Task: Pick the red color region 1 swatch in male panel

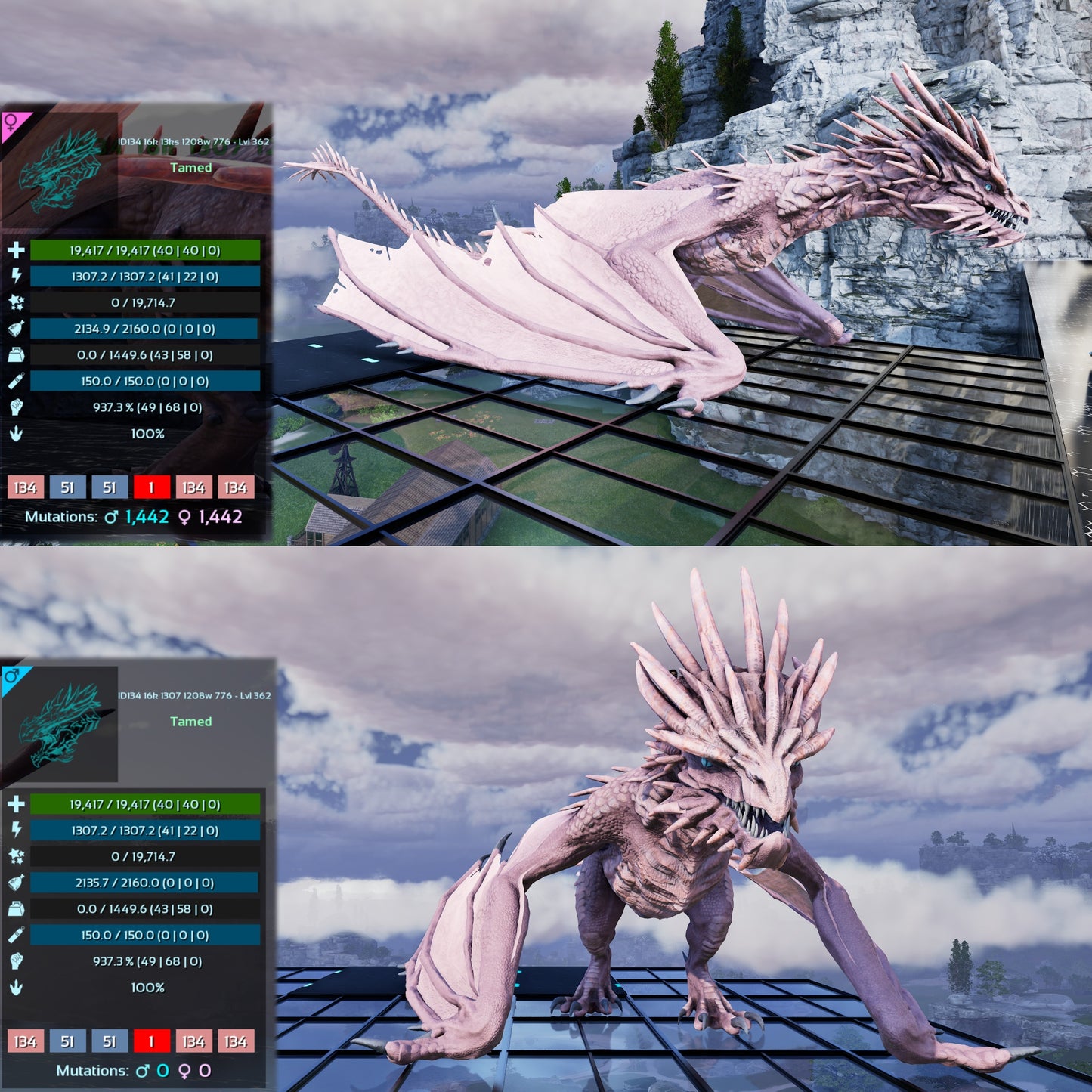Action: point(151,1041)
